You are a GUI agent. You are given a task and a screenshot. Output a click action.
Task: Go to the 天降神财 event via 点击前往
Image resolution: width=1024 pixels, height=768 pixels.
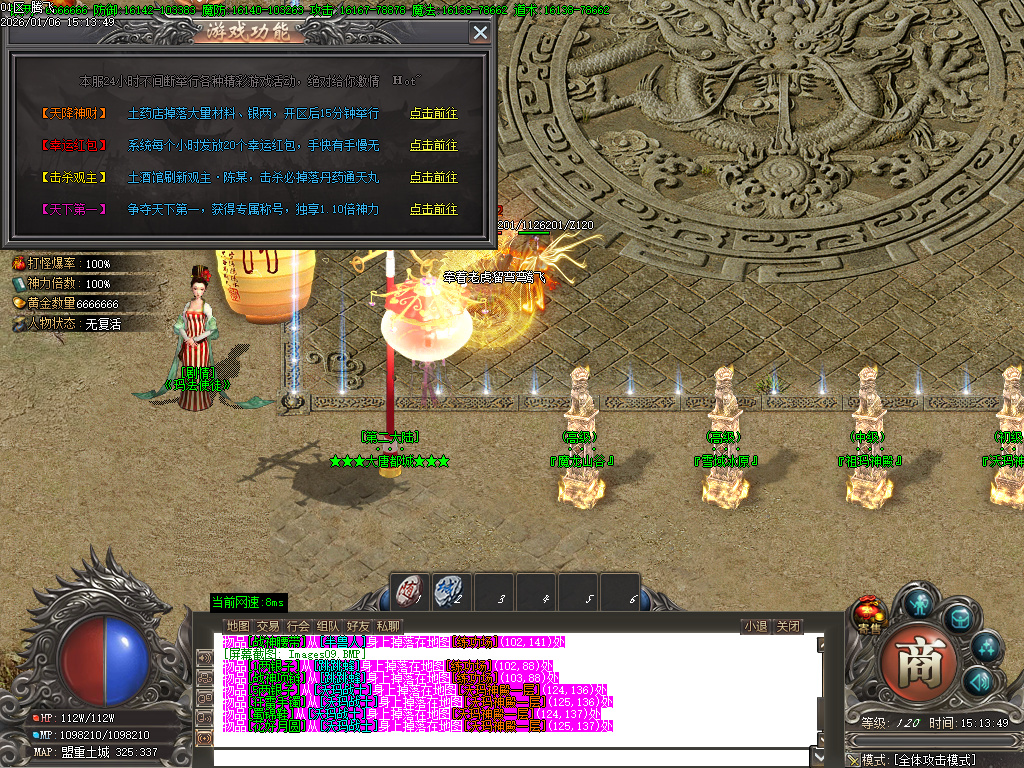click(433, 114)
